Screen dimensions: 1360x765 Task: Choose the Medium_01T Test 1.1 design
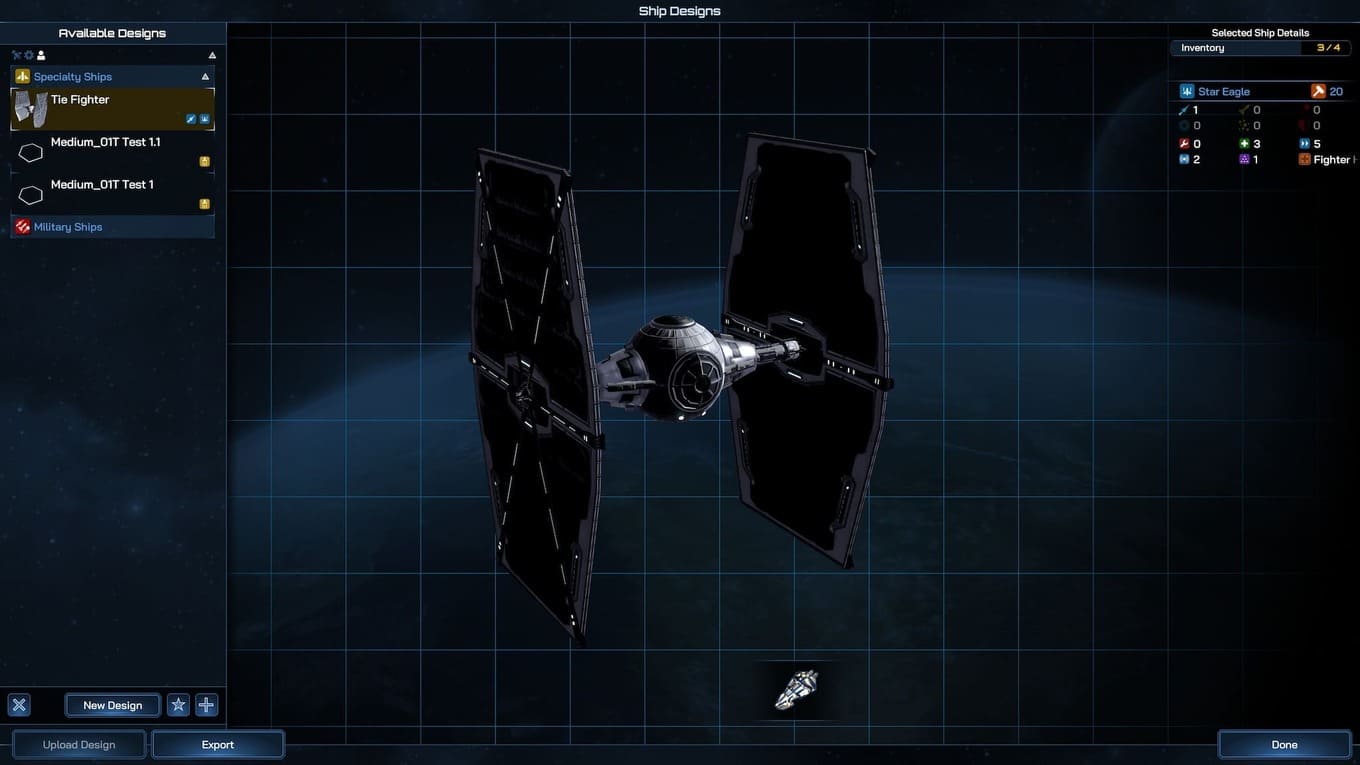112,151
